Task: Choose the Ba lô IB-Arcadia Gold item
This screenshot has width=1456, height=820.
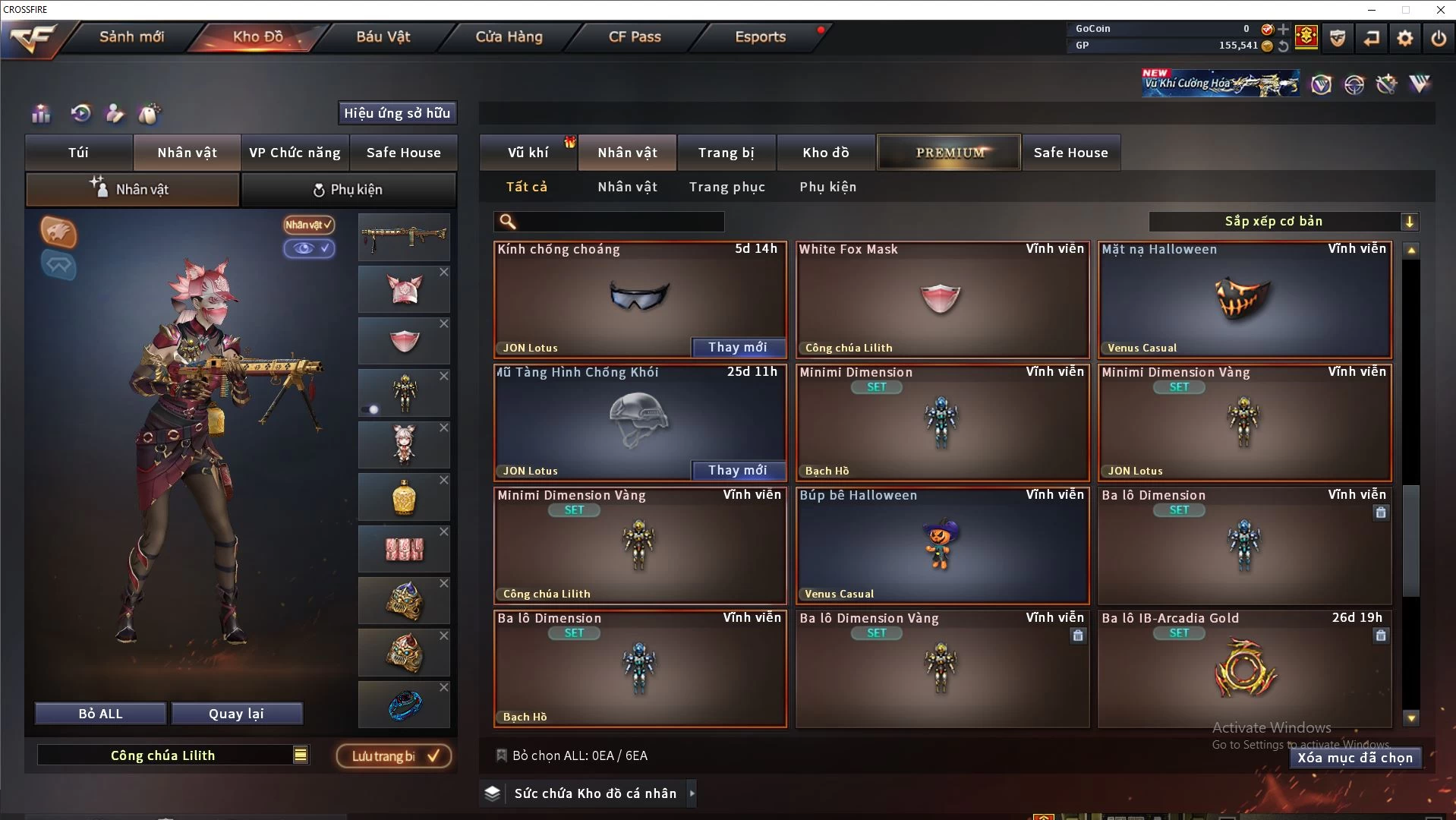Action: click(1243, 668)
